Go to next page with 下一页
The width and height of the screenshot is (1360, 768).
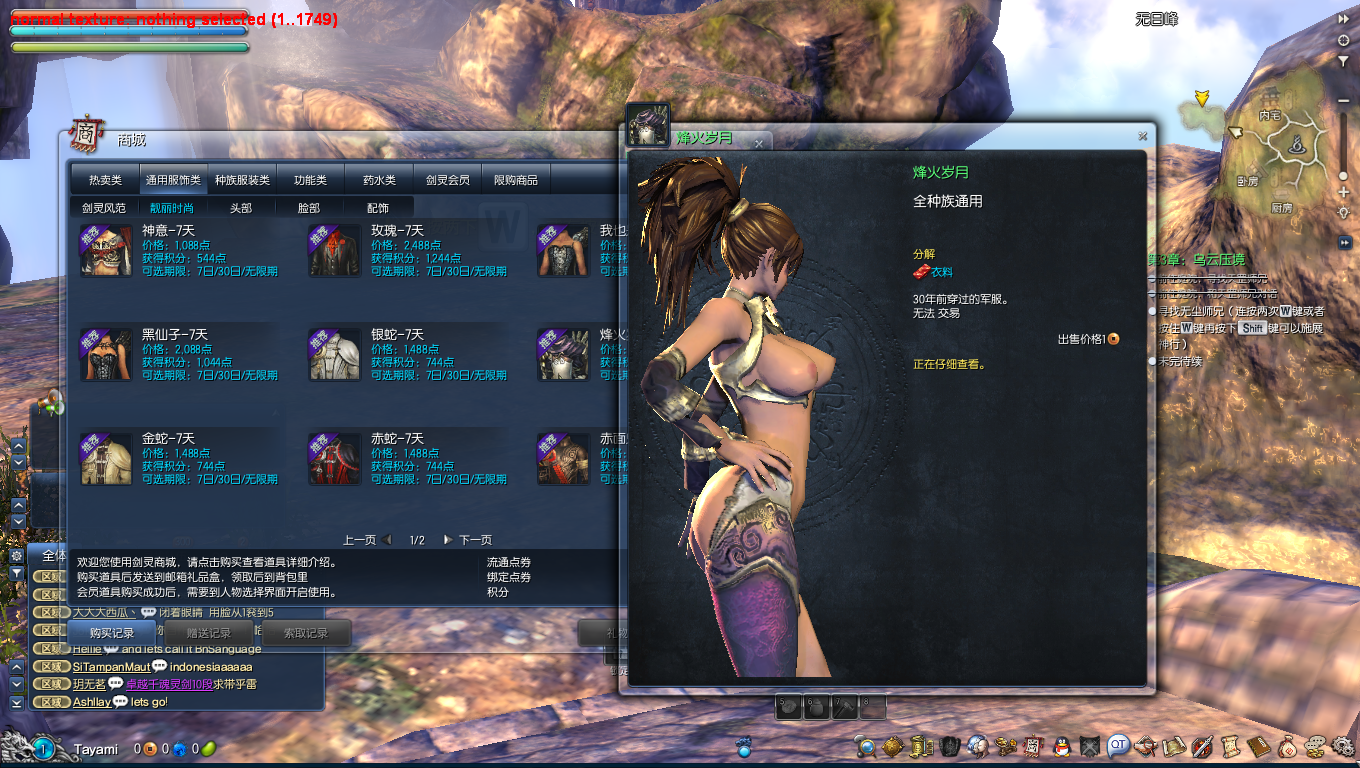click(468, 540)
